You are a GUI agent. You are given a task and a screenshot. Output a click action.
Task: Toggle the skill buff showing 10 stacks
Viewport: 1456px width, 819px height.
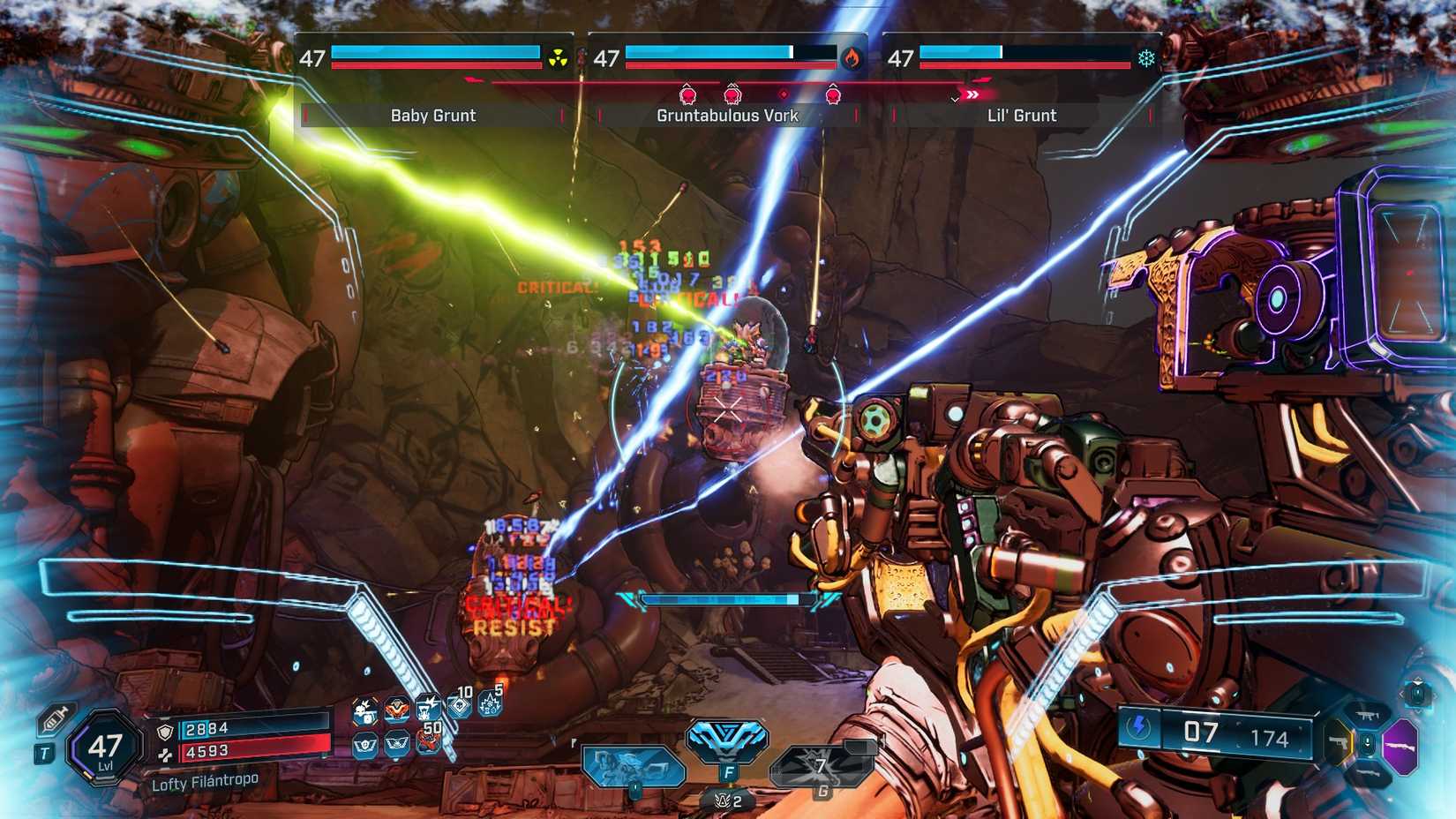pyautogui.click(x=460, y=706)
